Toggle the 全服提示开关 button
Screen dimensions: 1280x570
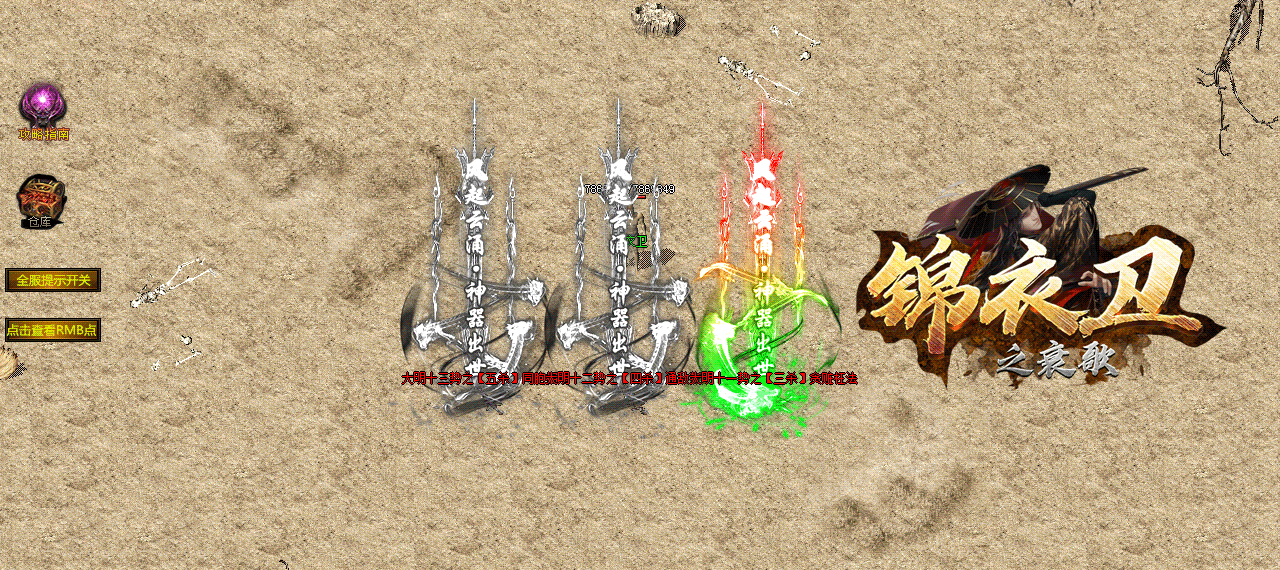(x=53, y=280)
